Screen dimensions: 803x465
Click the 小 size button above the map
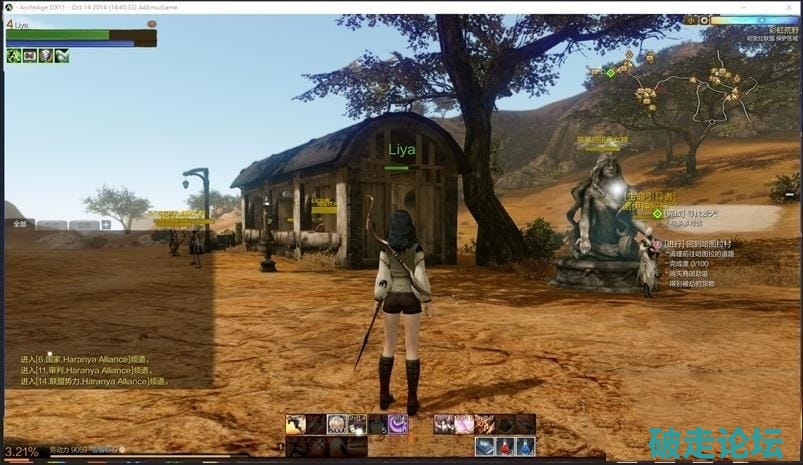(689, 20)
